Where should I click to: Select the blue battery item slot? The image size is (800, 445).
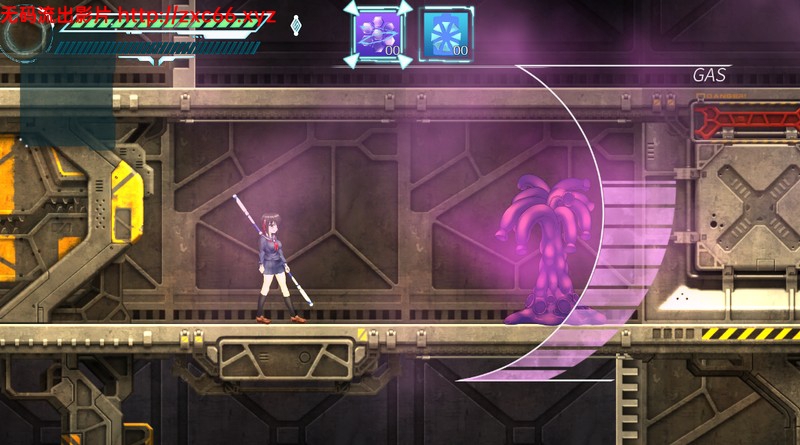click(444, 35)
